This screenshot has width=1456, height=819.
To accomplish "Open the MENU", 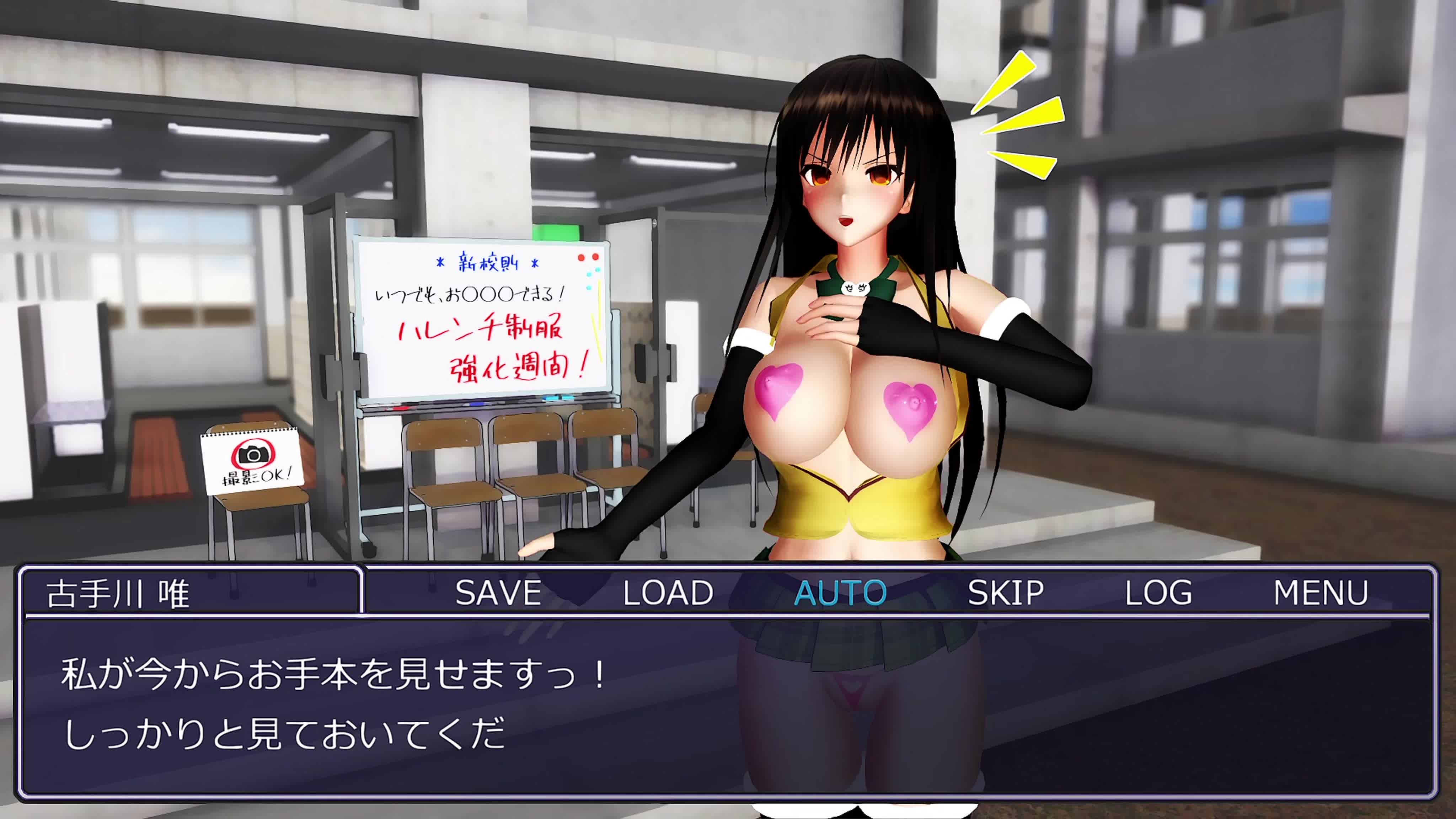I will pos(1320,592).
